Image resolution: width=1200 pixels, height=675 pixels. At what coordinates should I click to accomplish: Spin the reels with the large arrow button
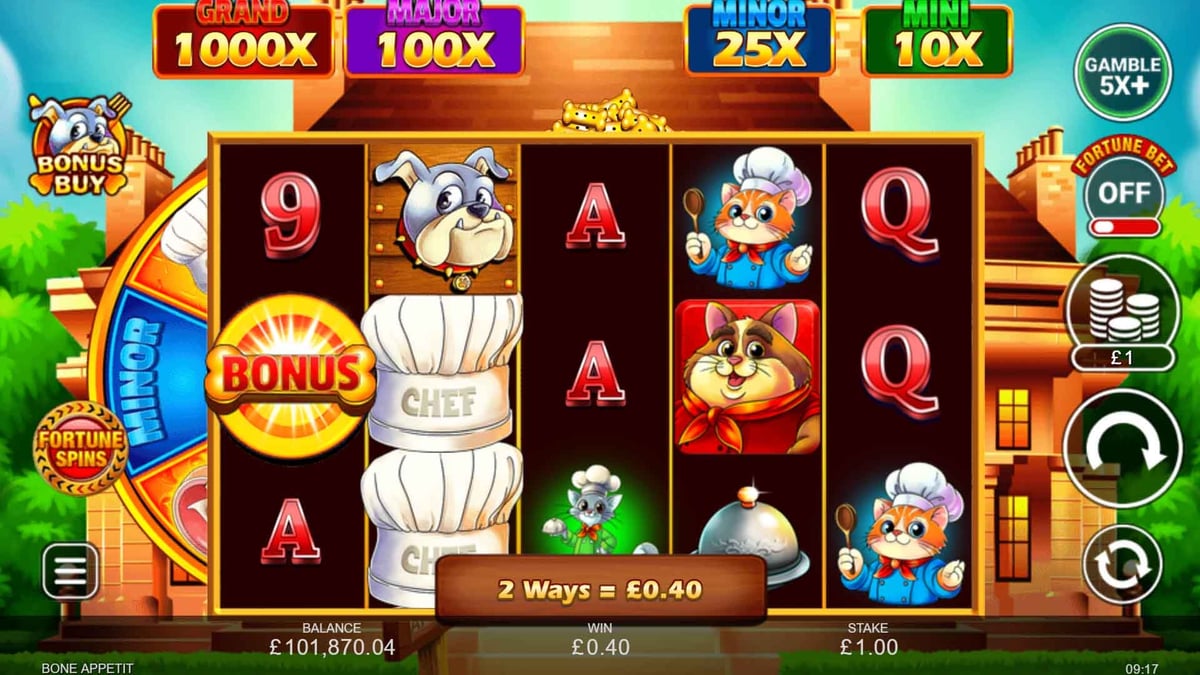coord(1122,449)
